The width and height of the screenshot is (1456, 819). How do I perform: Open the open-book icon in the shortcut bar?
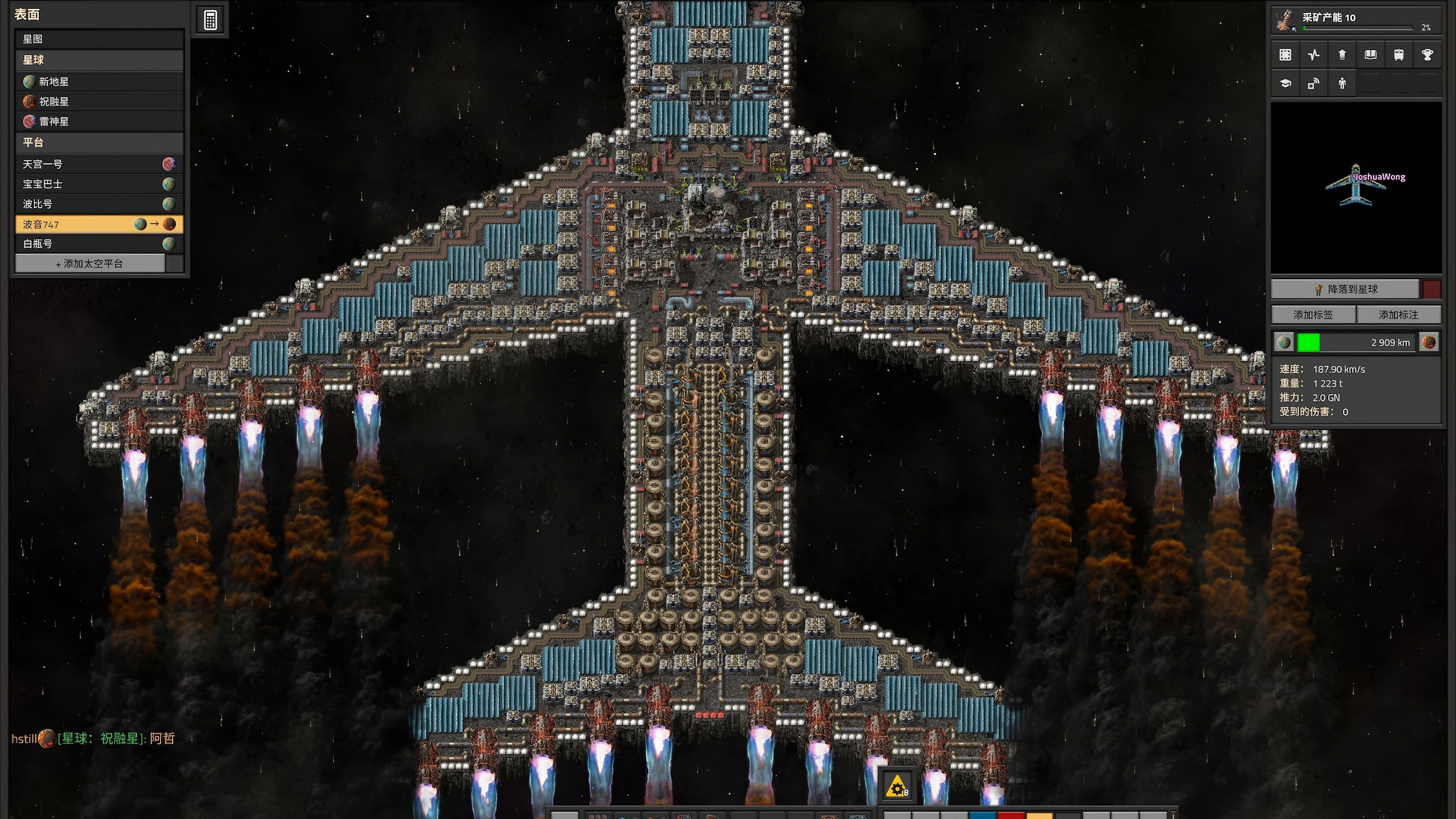pos(1371,55)
